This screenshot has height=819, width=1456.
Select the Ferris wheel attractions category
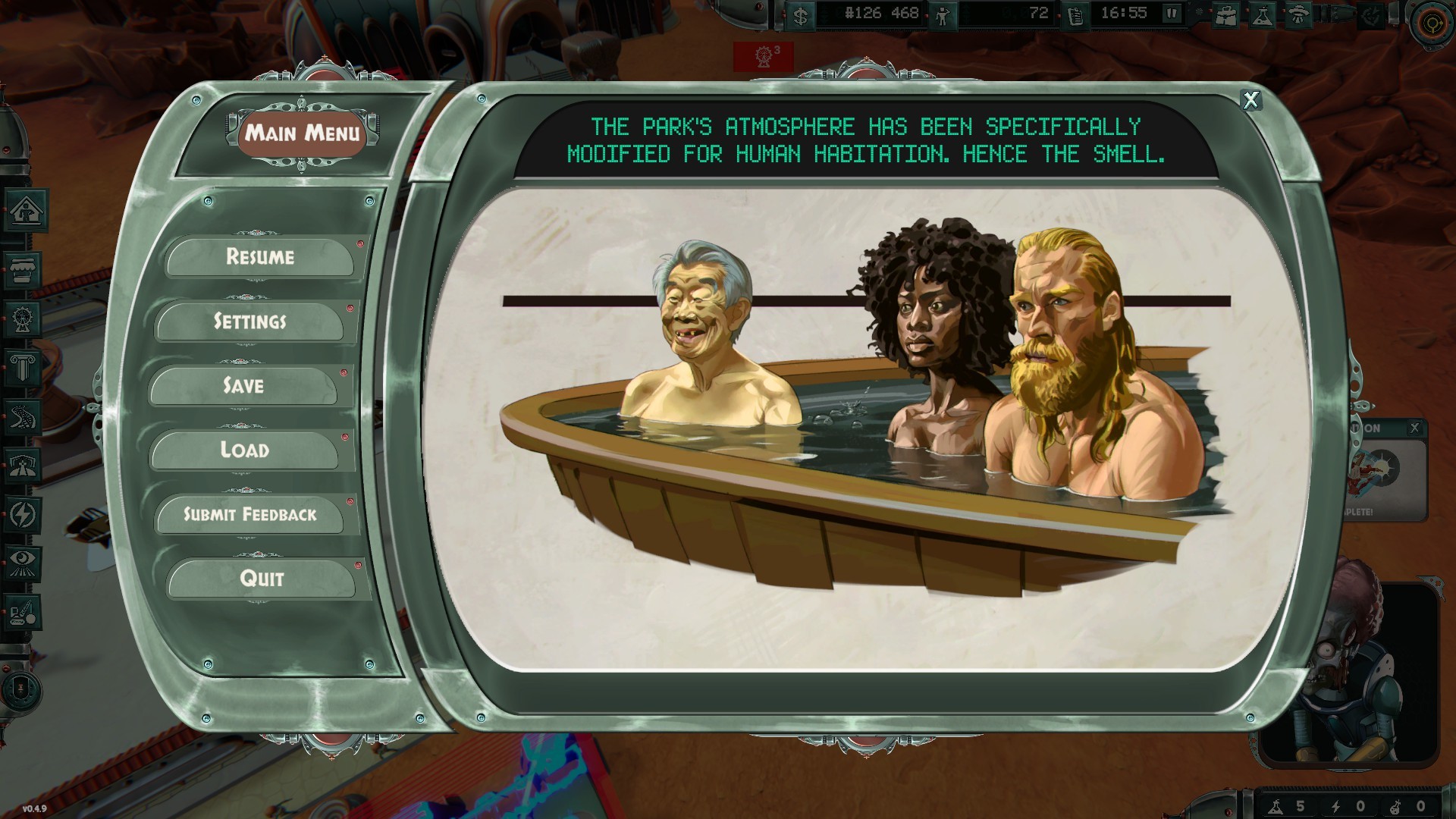[x=21, y=318]
